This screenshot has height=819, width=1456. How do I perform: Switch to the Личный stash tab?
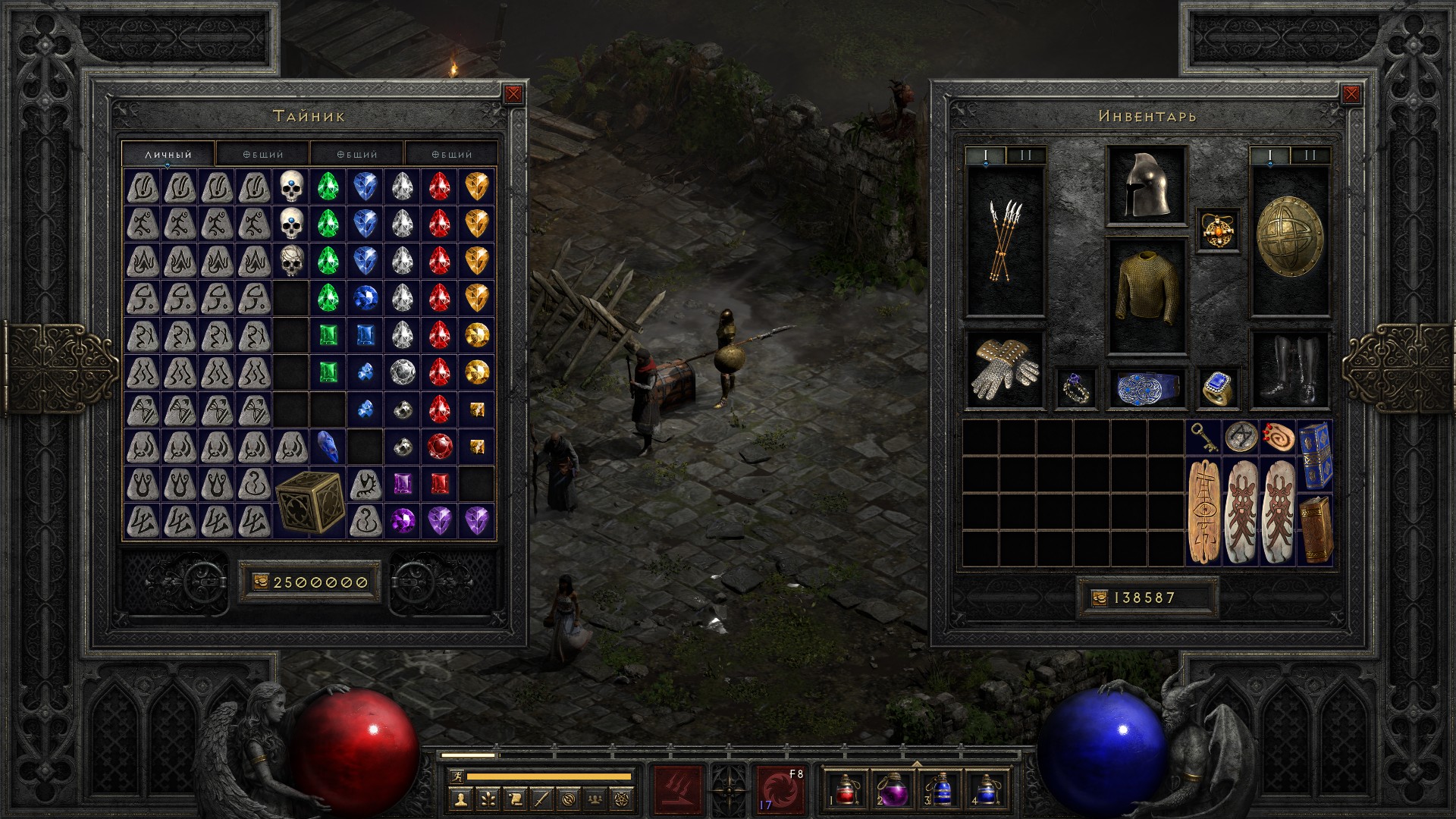tap(168, 154)
